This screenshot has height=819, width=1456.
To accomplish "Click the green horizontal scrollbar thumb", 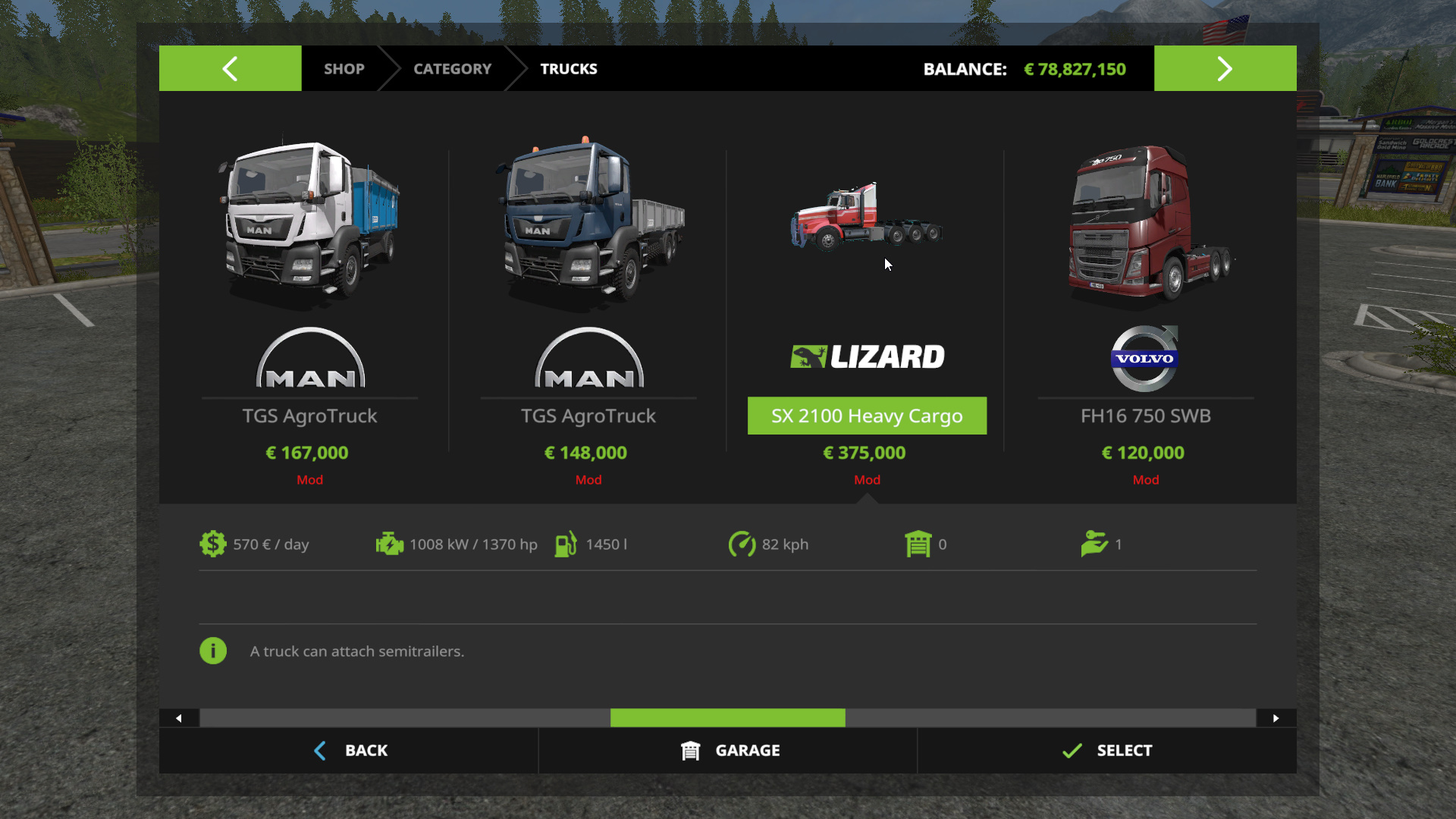I will (727, 718).
